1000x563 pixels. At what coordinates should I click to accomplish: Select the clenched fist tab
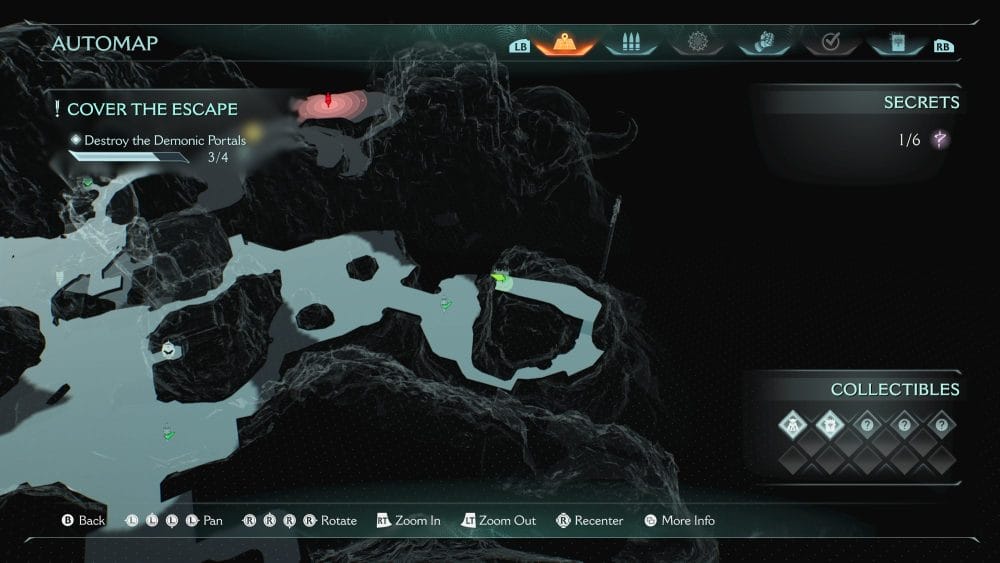click(764, 43)
